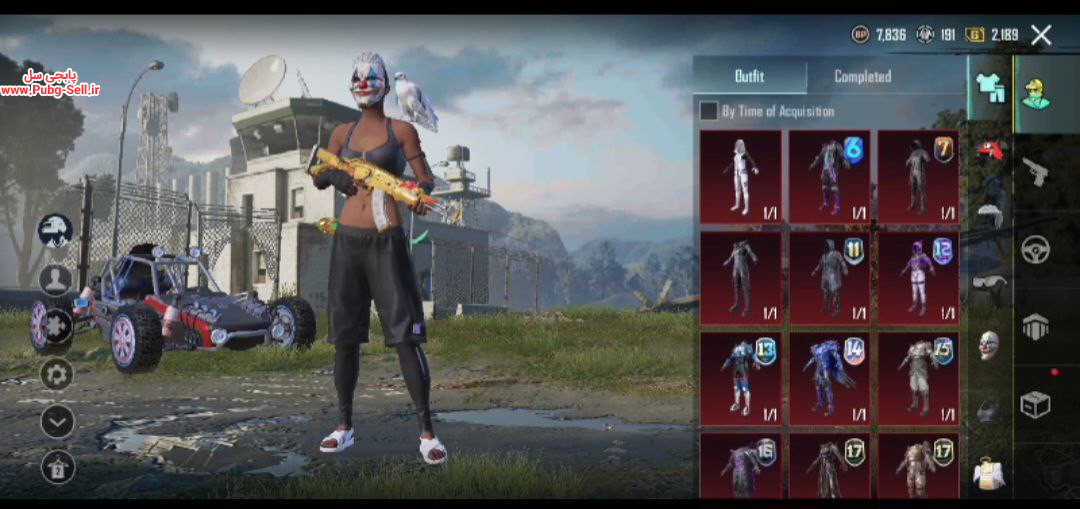Image resolution: width=1080 pixels, height=509 pixels.
Task: Choose the outfit with level 6 badge
Action: 829,177
